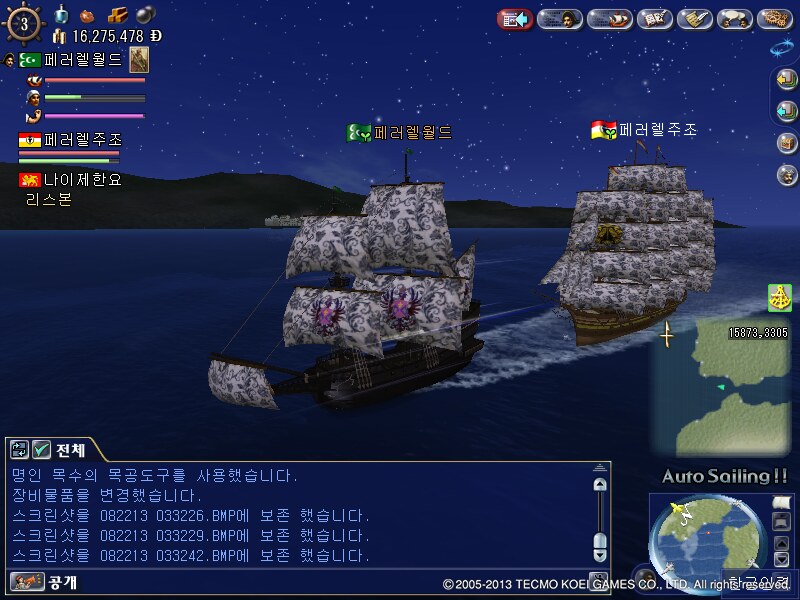Click the red menu-collapse arrow button

coord(514,19)
